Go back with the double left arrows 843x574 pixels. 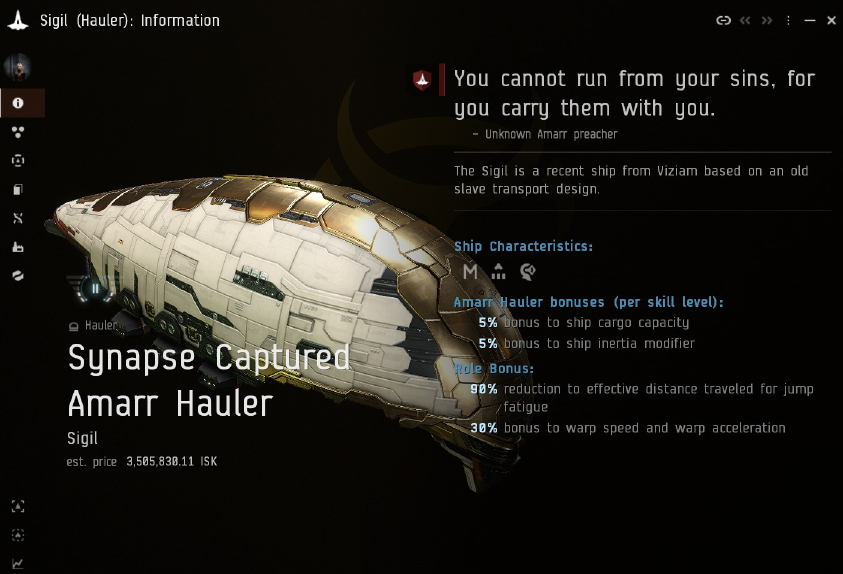pos(745,20)
